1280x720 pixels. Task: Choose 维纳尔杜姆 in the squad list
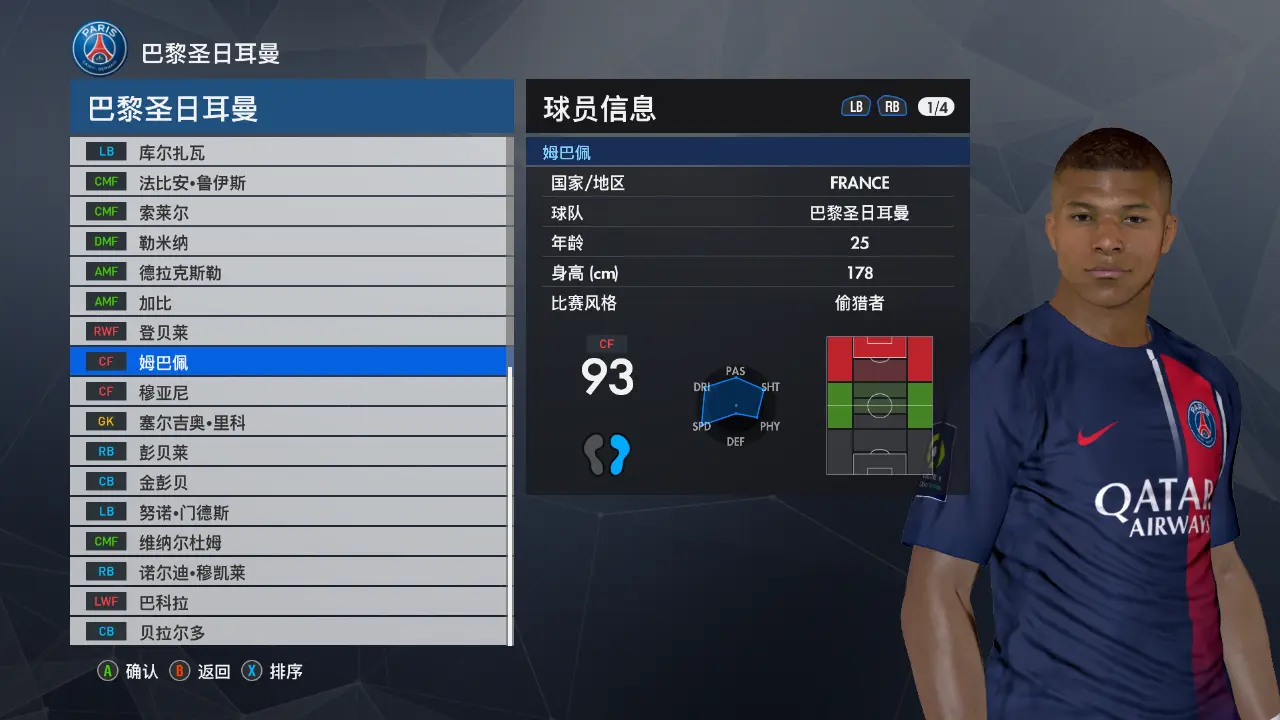click(x=290, y=542)
